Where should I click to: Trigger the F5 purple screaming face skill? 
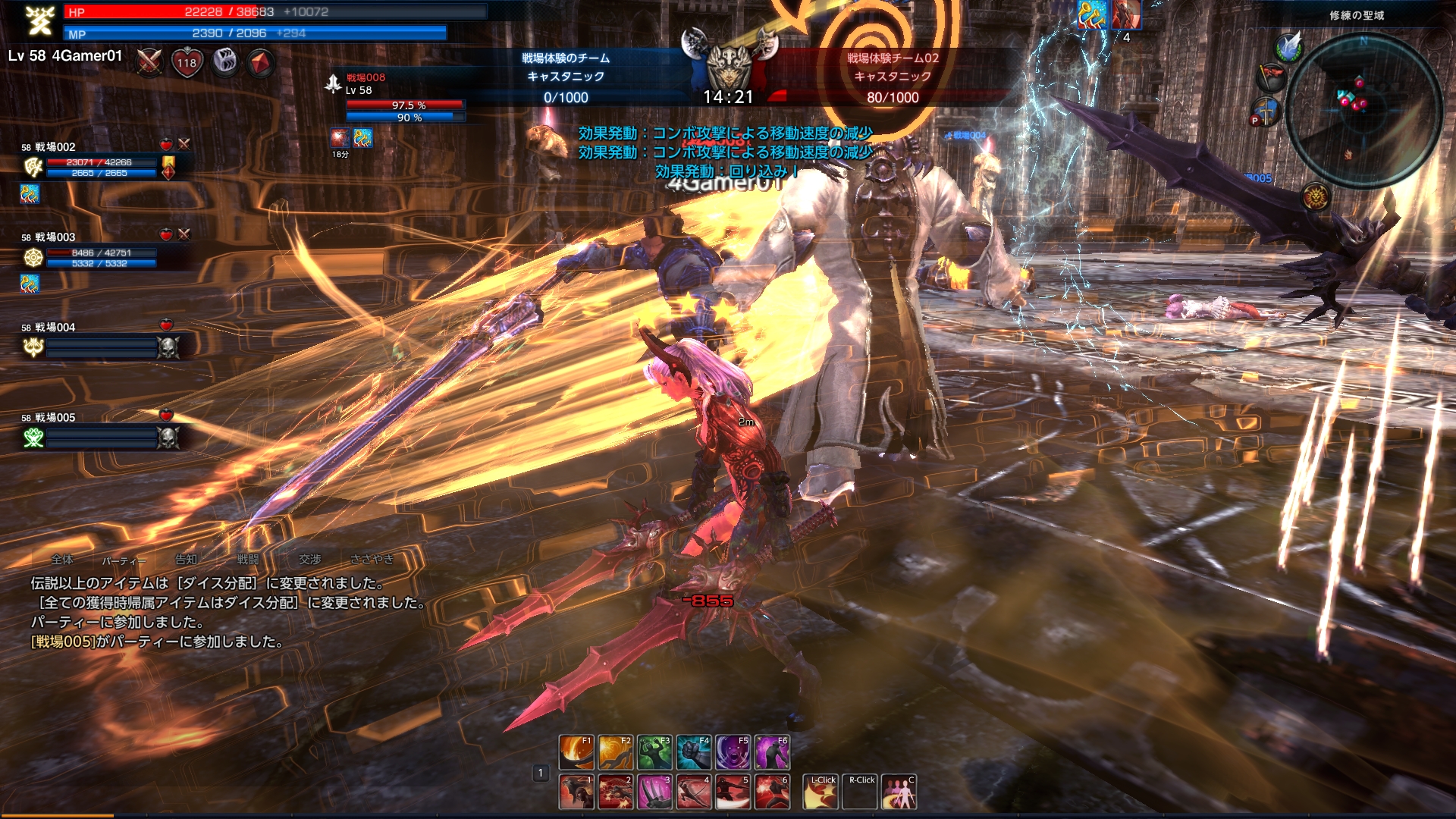(733, 752)
